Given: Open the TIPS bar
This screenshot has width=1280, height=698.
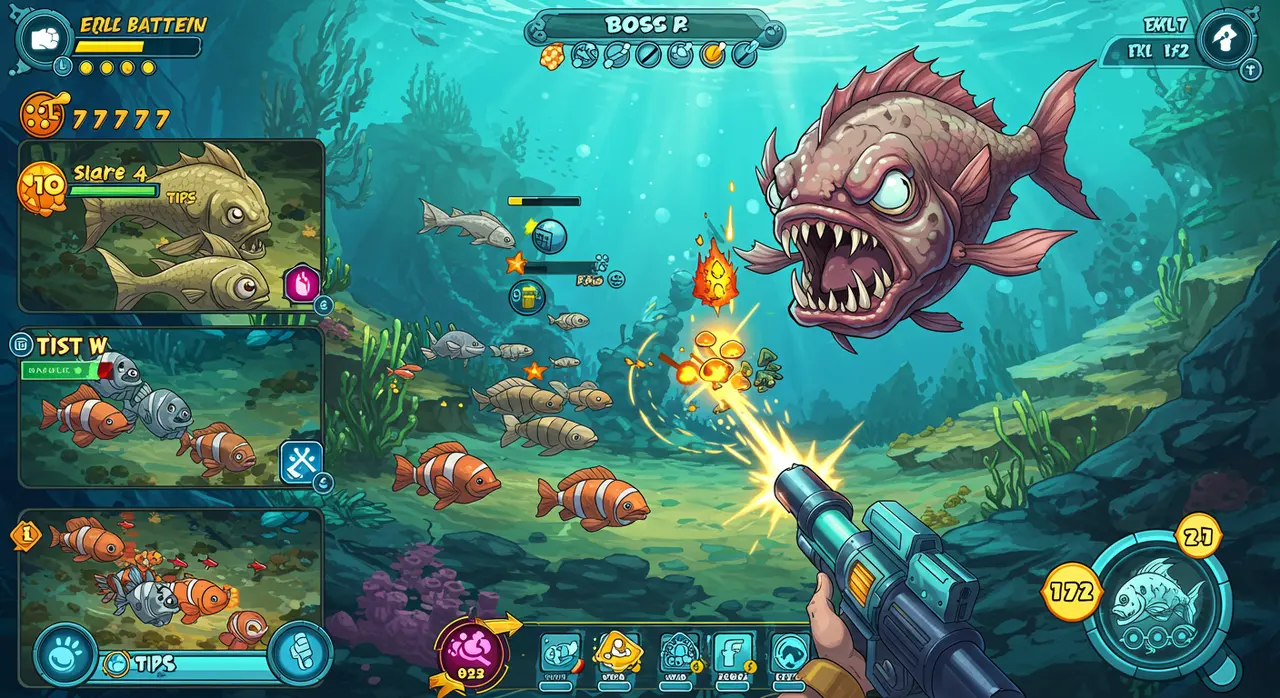Looking at the screenshot, I should tap(180, 664).
